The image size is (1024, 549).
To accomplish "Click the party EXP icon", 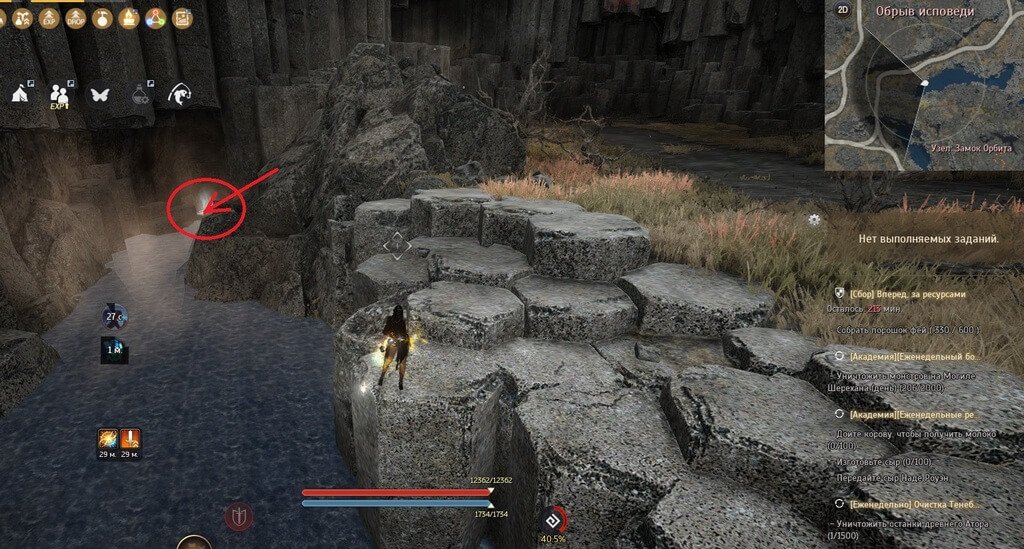I will pyautogui.click(x=59, y=93).
